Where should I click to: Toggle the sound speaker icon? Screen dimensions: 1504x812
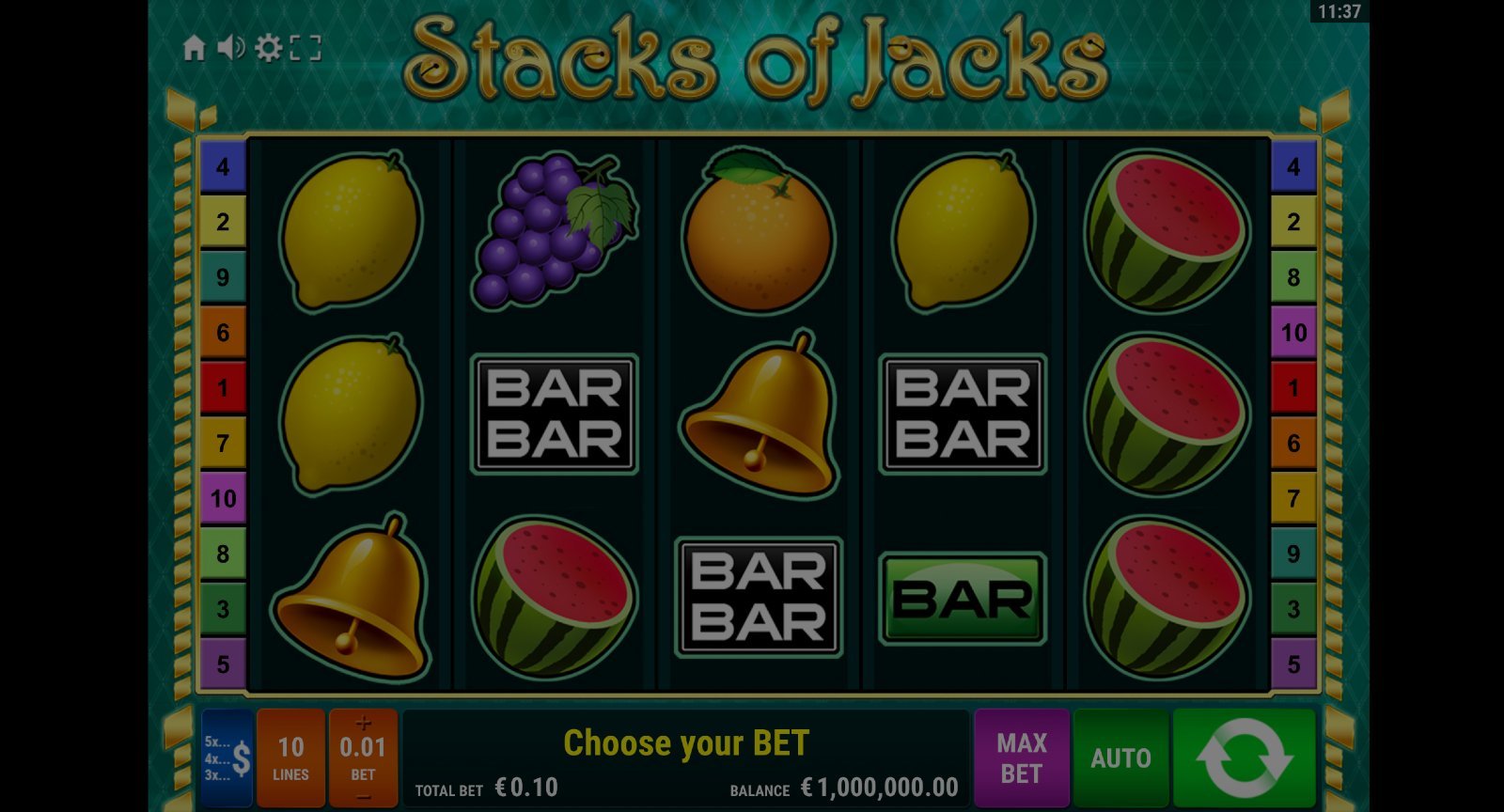tap(230, 48)
